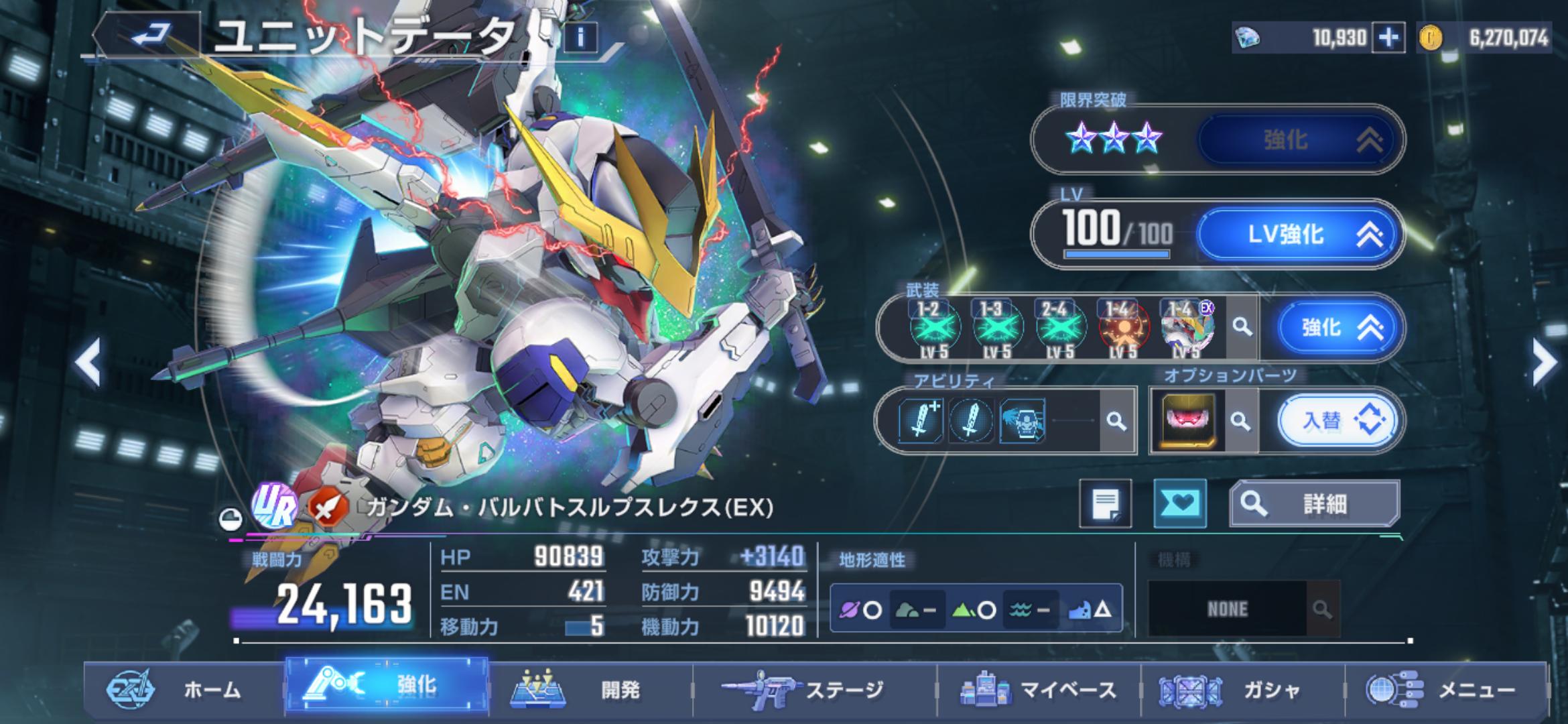The image size is (1568, 724).
Task: Open the 詳細 details button
Action: coord(1313,503)
